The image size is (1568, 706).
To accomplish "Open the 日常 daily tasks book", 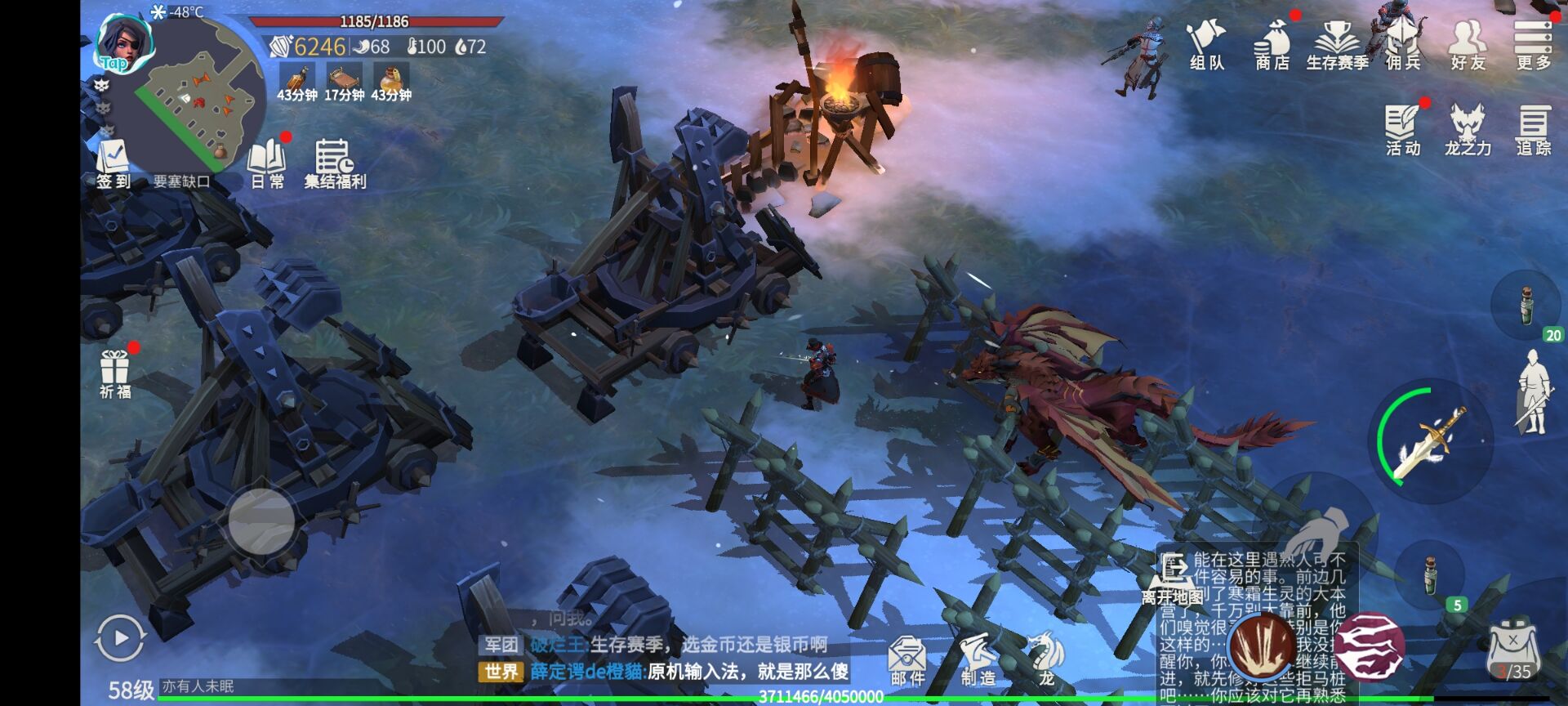I will tap(267, 164).
